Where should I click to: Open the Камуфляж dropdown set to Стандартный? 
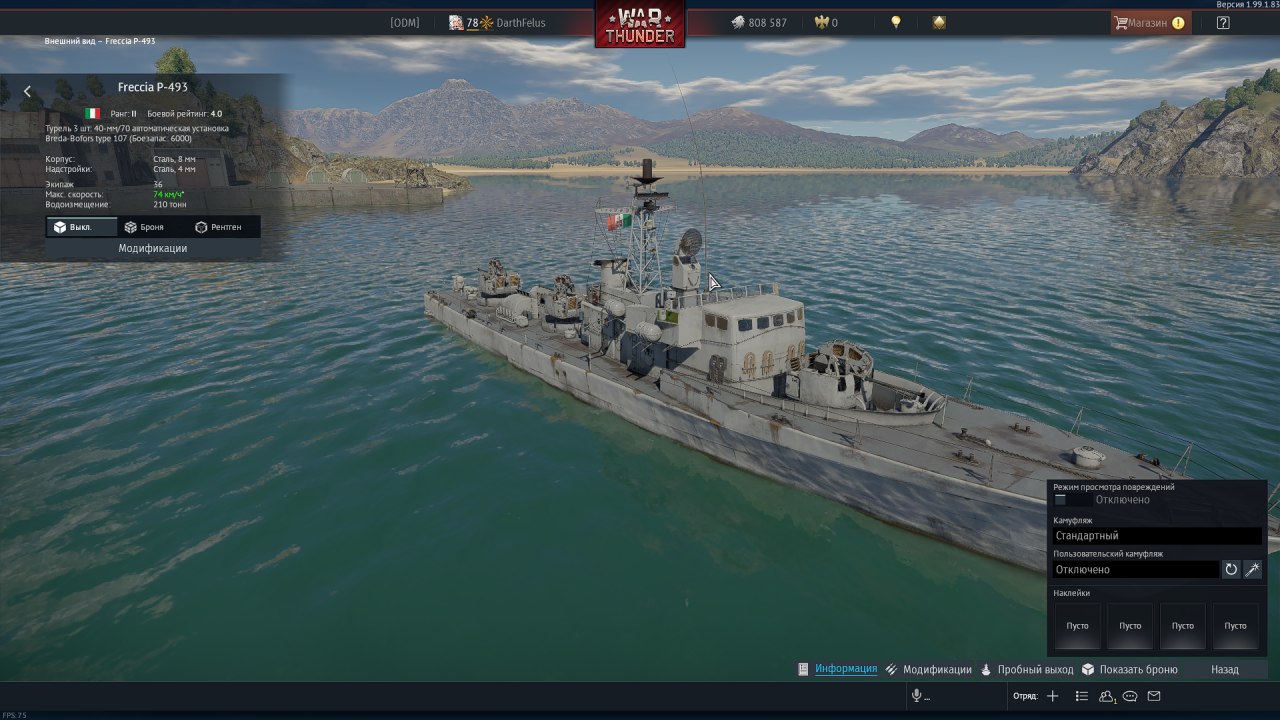coord(1156,536)
